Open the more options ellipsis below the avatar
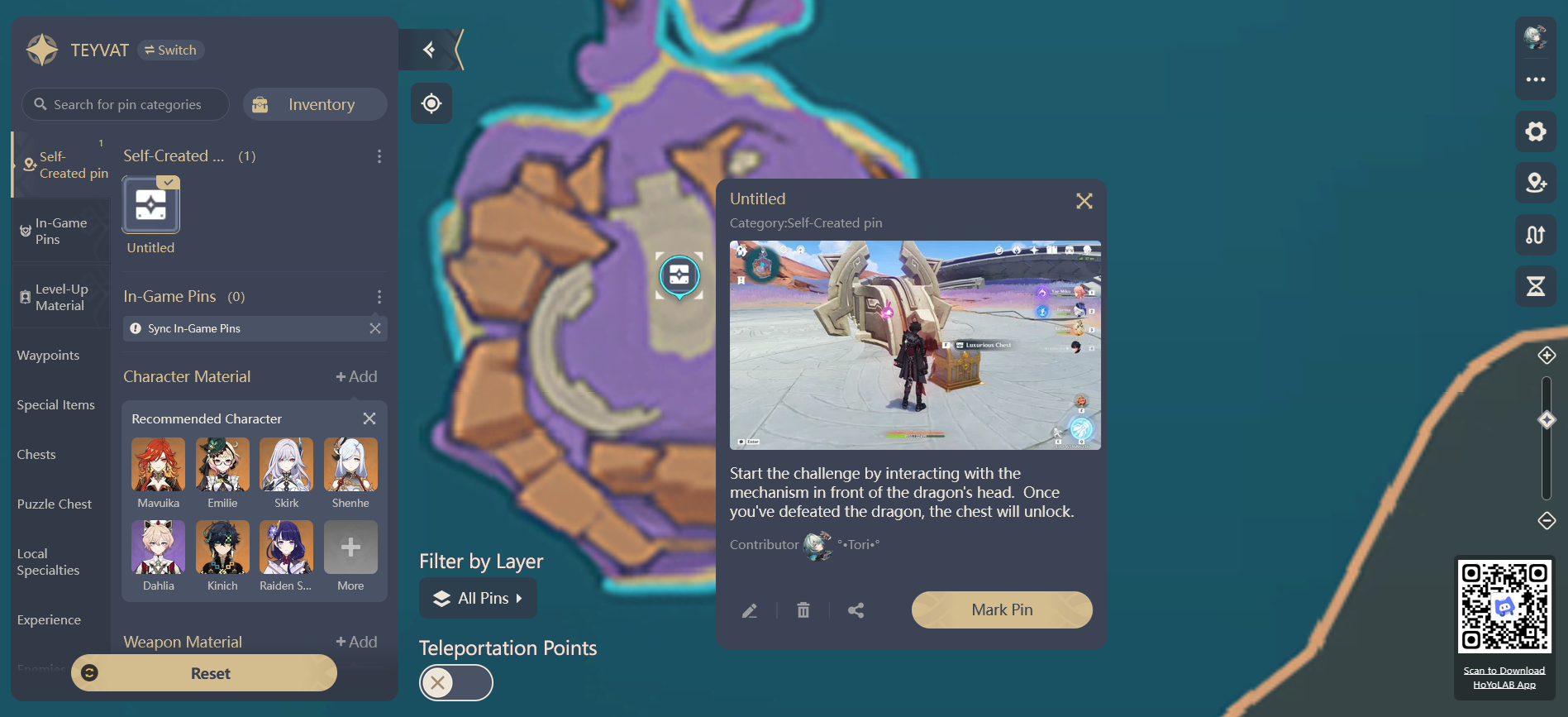Screen dimensions: 1568x717 [x=1535, y=79]
